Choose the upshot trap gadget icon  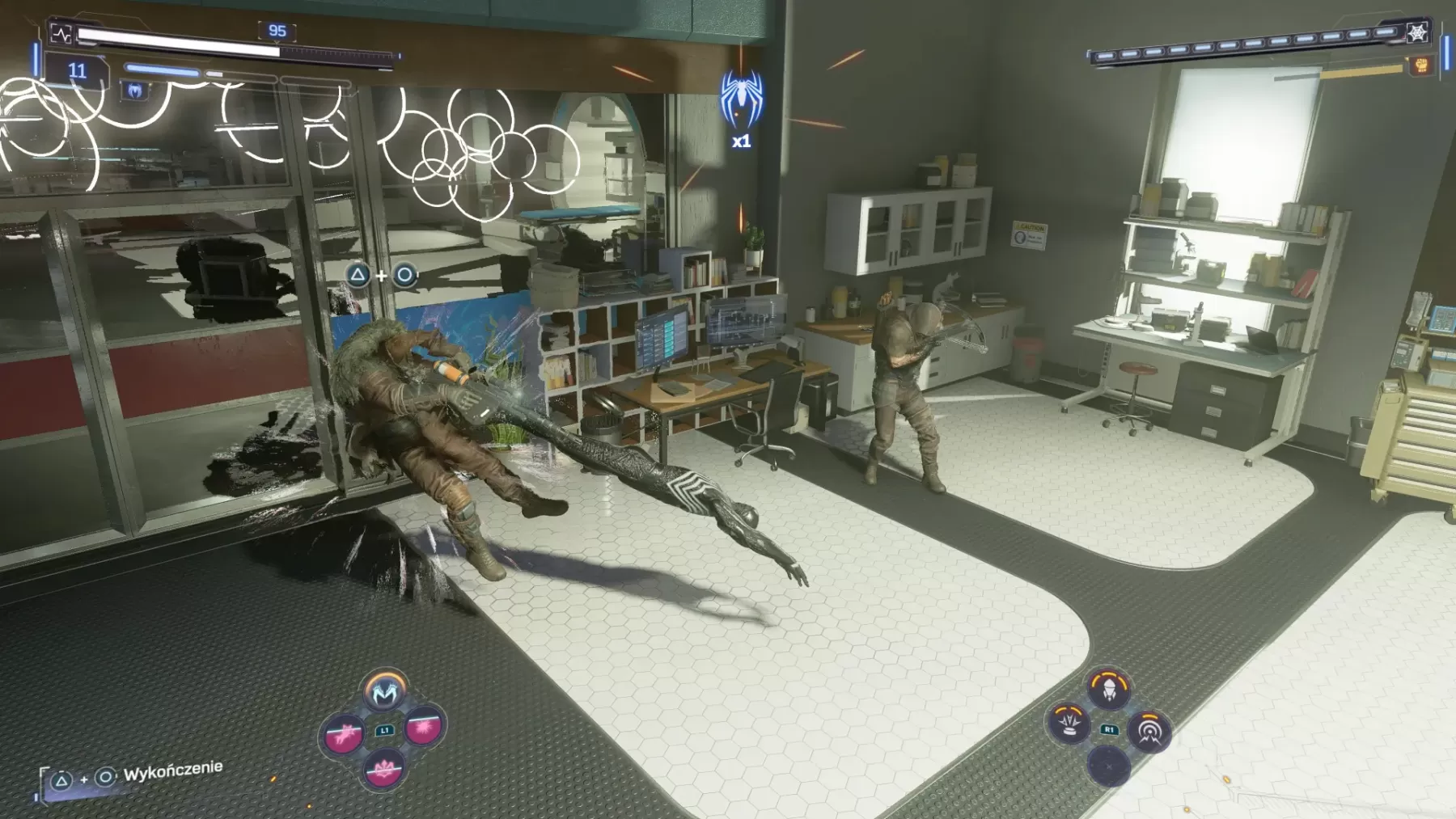1069,722
